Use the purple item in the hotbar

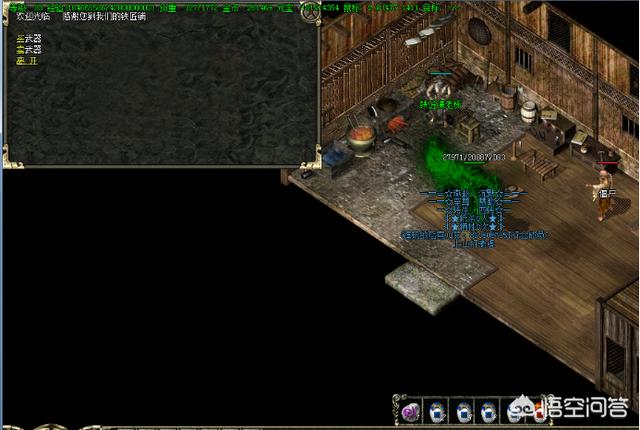[x=411, y=410]
